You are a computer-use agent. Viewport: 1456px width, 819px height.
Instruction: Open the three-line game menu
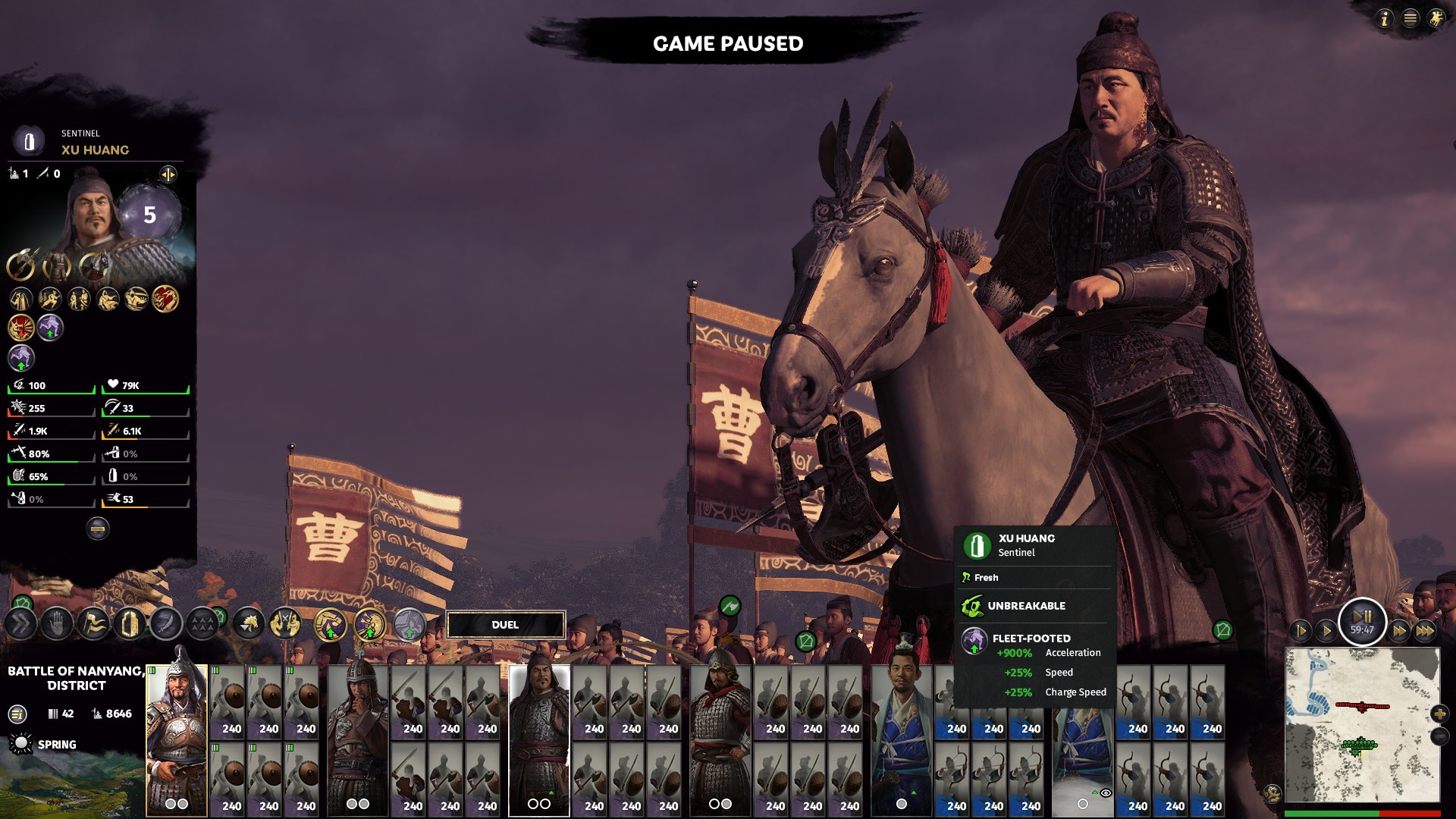1410,18
